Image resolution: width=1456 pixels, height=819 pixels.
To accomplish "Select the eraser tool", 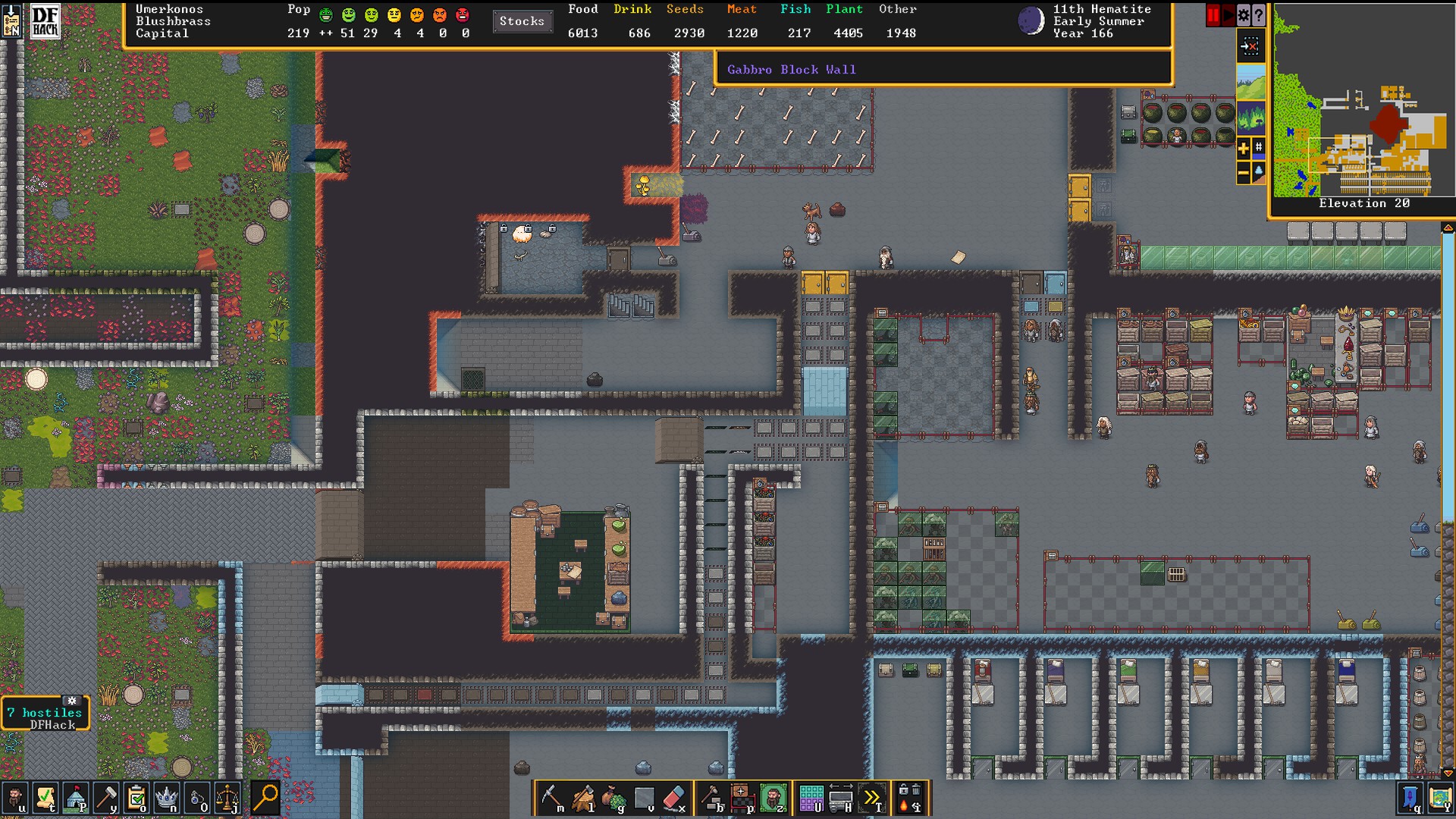I will [673, 798].
